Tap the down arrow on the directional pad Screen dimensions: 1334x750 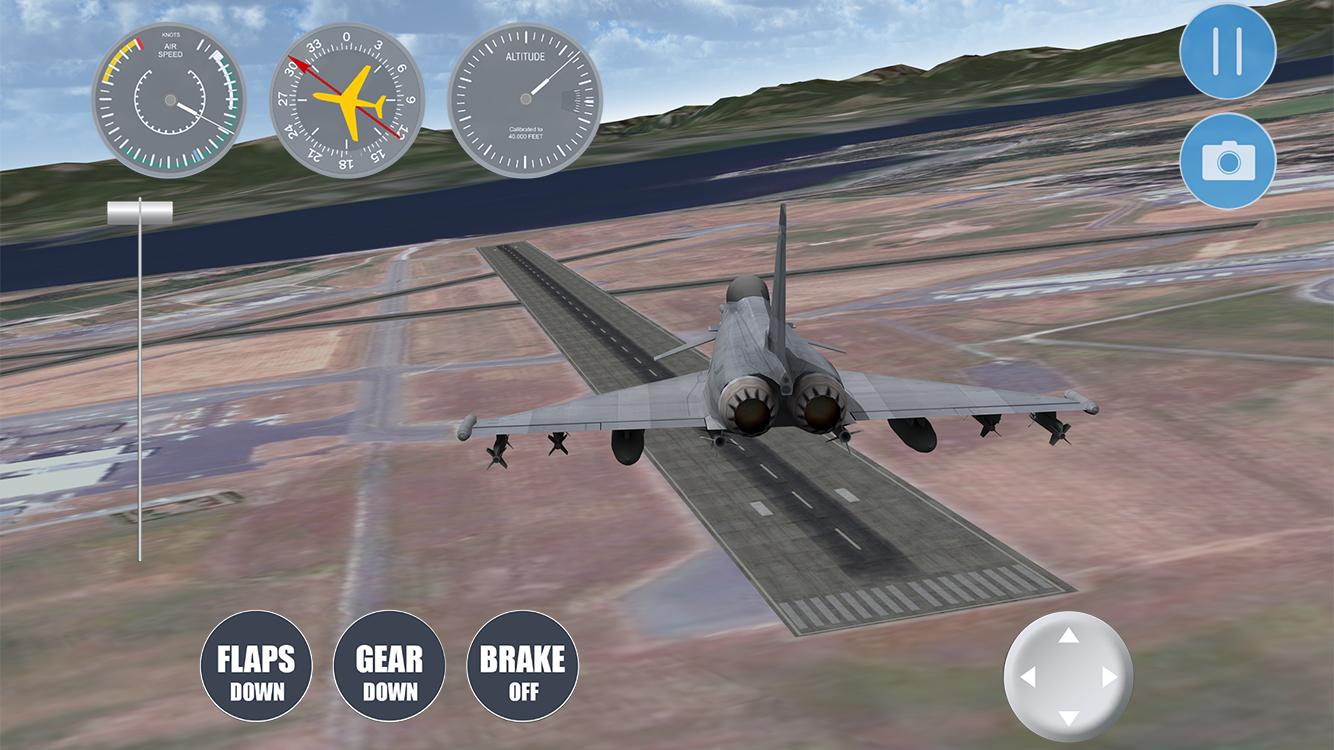(1069, 718)
